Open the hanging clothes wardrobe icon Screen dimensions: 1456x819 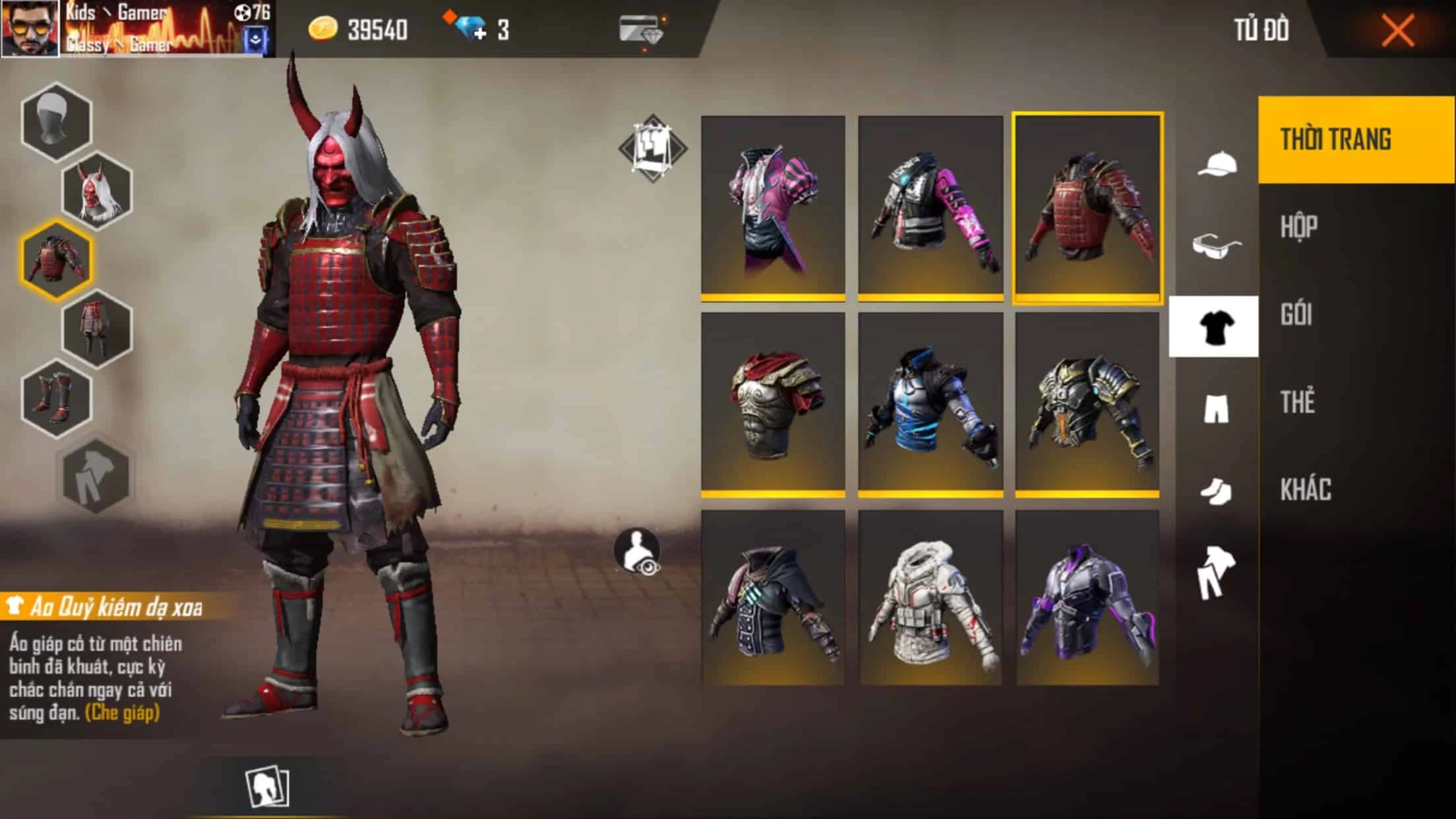point(652,146)
